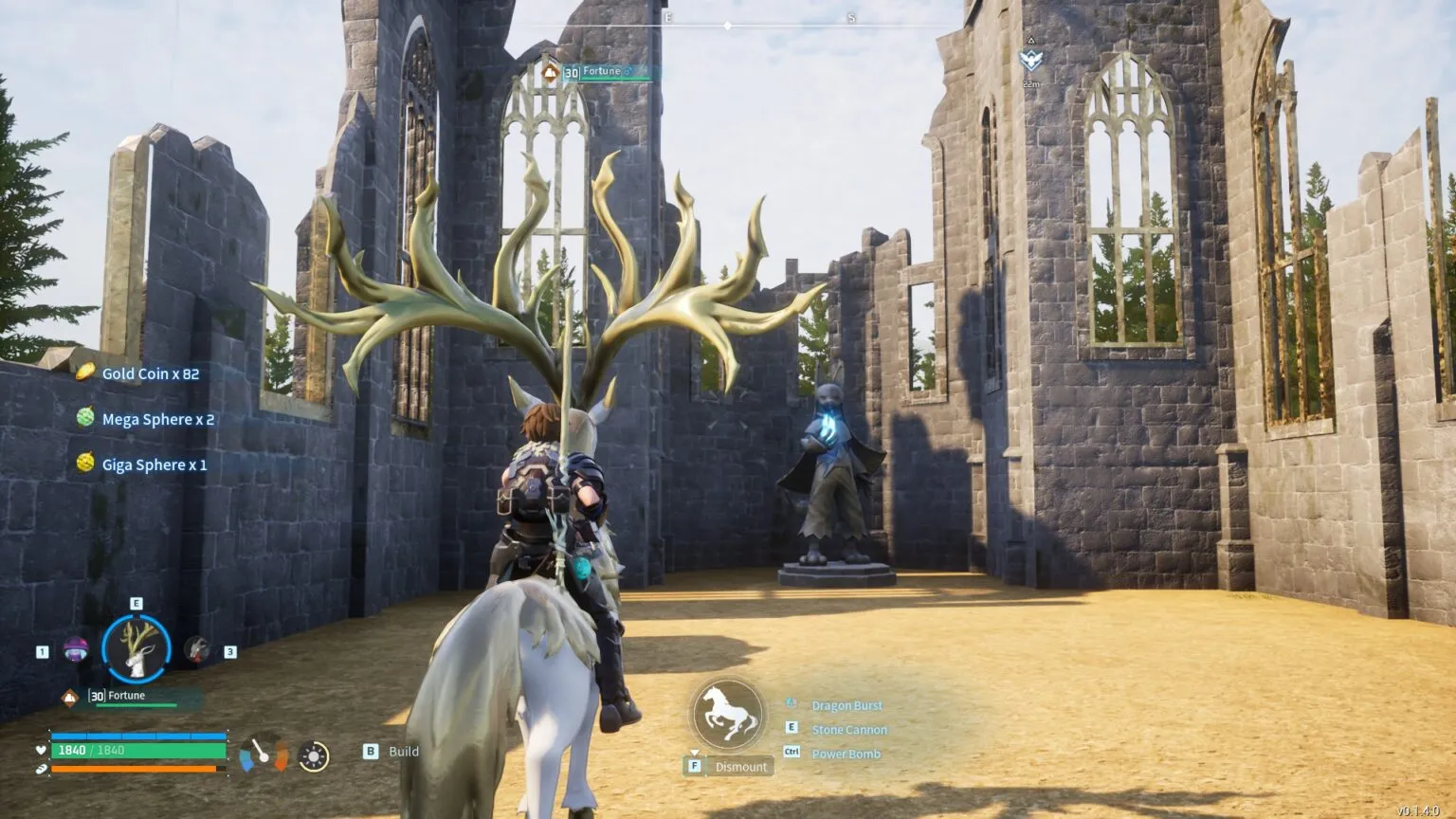Click the white horse mount icon
The height and width of the screenshot is (819, 1456).
point(727,715)
